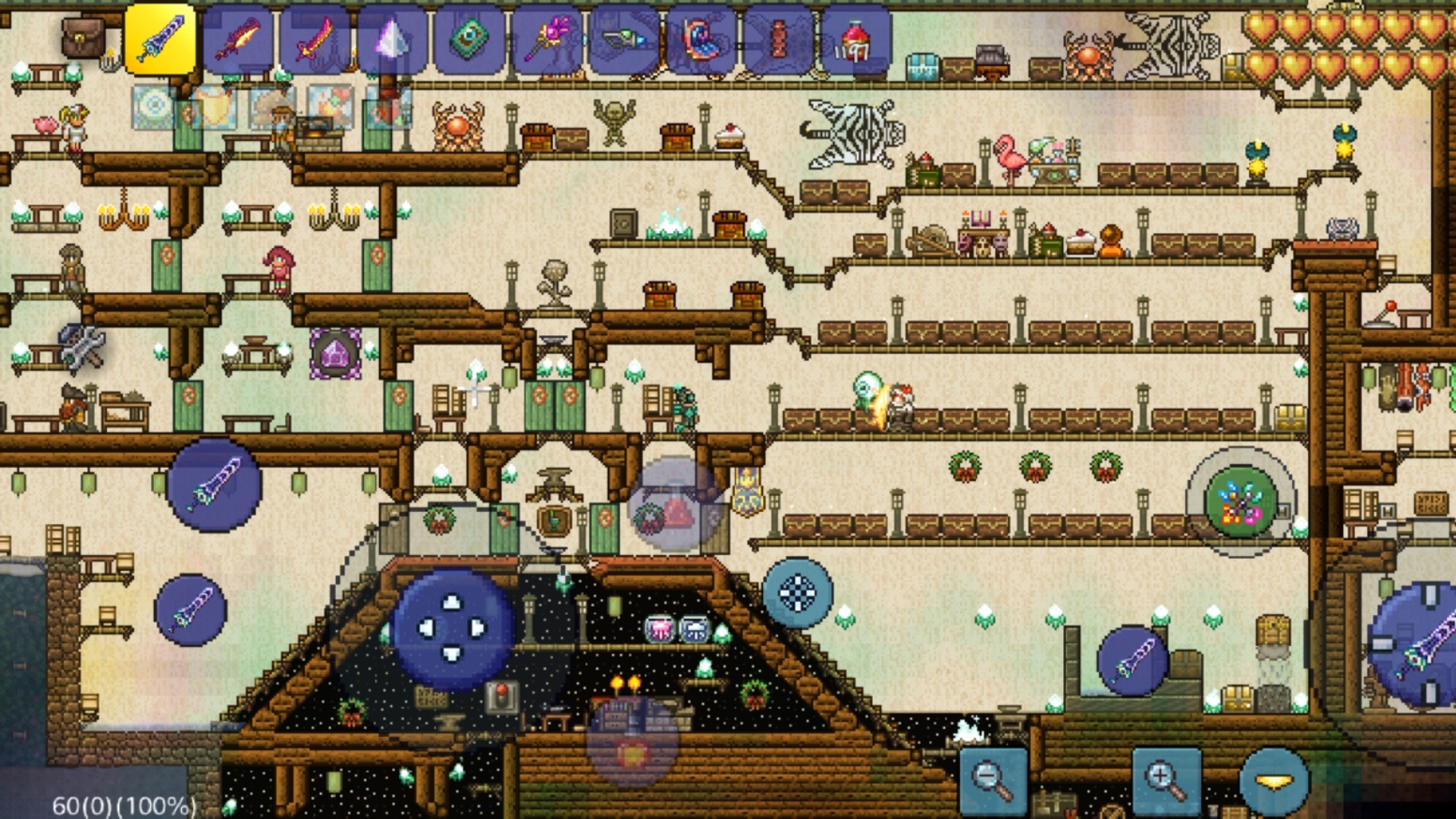Switch to the magenta gem staff

click(548, 39)
